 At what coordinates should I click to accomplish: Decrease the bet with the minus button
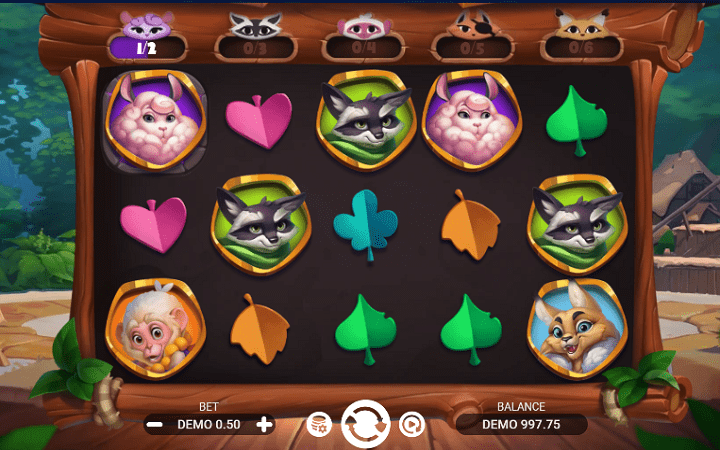pyautogui.click(x=155, y=424)
